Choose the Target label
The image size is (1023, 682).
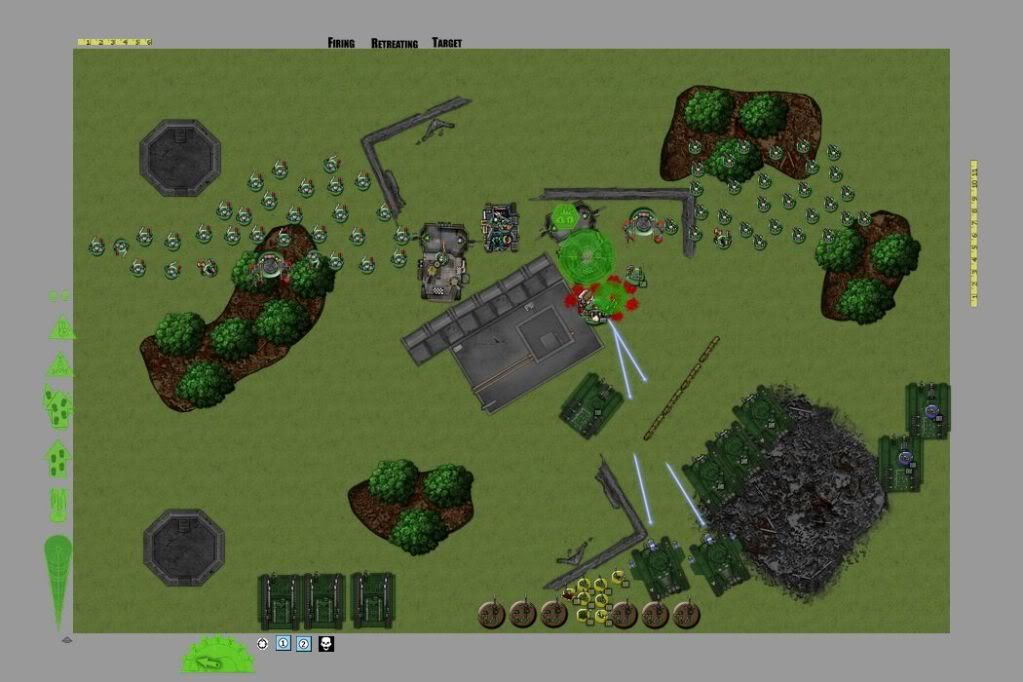(447, 43)
